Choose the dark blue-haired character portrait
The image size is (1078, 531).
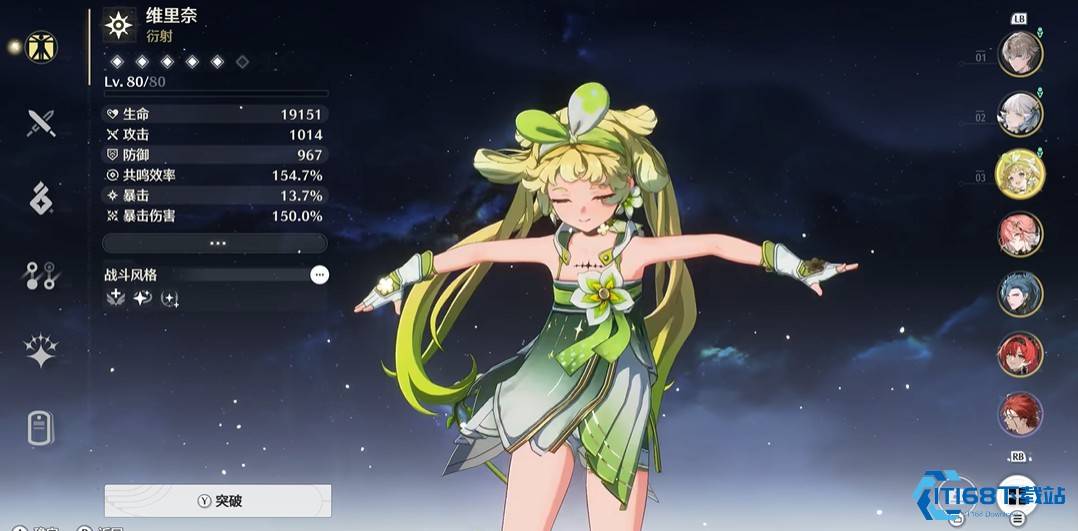click(x=1020, y=294)
